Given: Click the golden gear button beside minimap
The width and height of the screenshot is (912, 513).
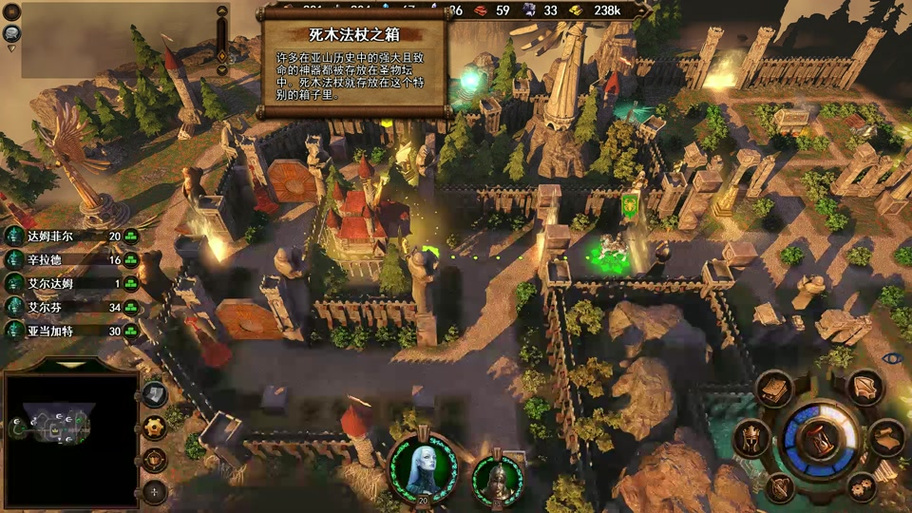Looking at the screenshot, I should tap(154, 427).
